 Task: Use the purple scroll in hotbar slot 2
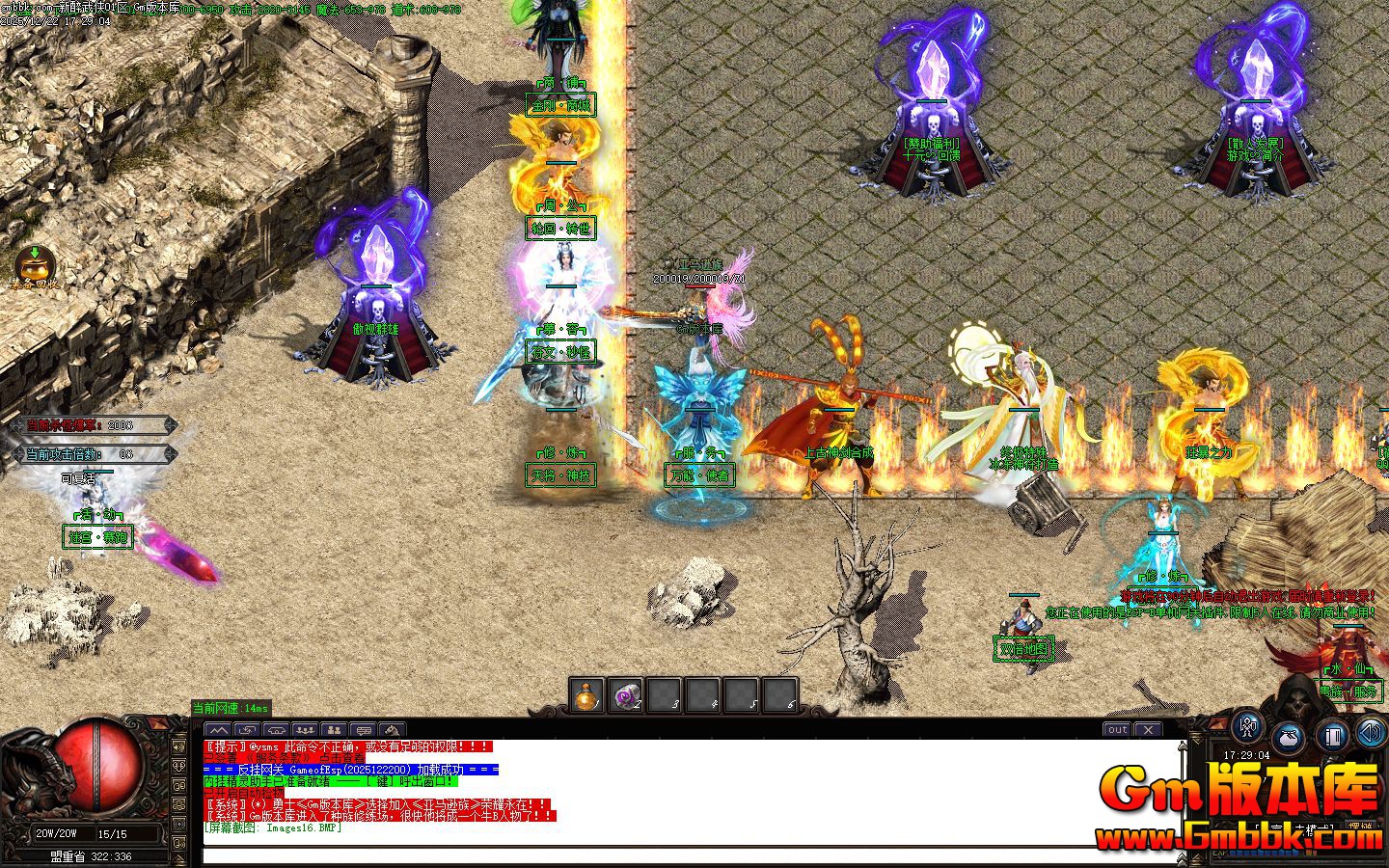point(625,695)
